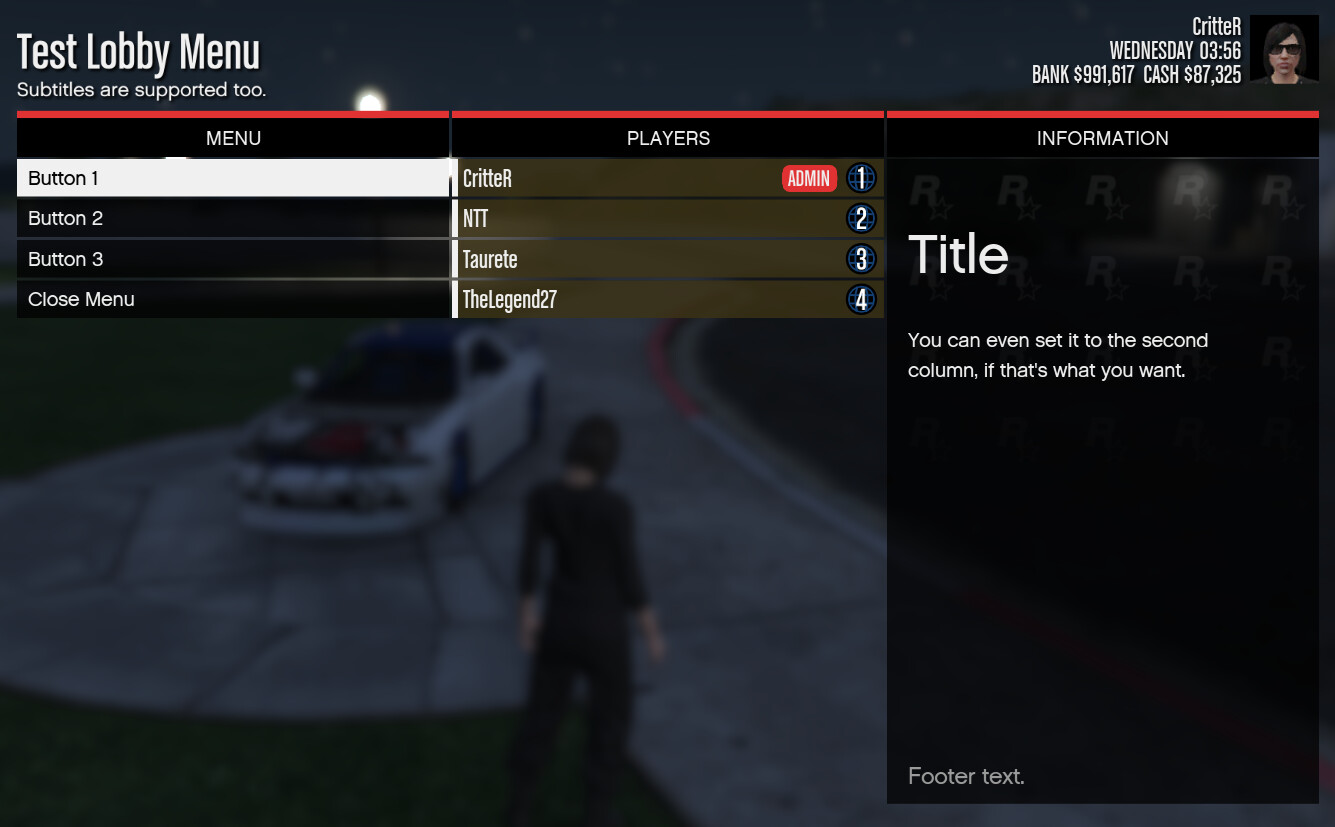Click the red ADMIN badge next to CritteR
This screenshot has width=1335, height=827.
[x=809, y=178]
